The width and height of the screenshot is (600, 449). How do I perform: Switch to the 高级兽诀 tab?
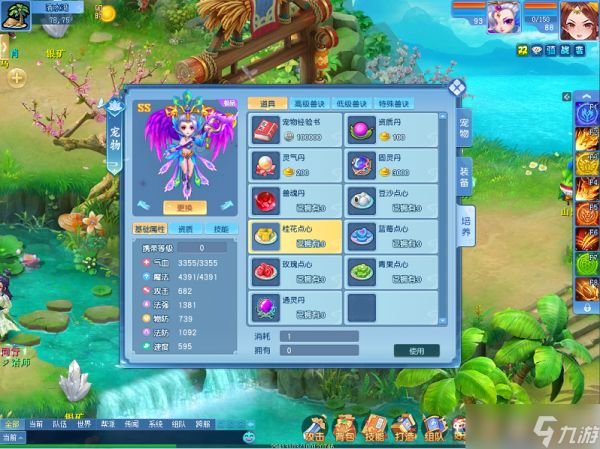click(x=308, y=103)
